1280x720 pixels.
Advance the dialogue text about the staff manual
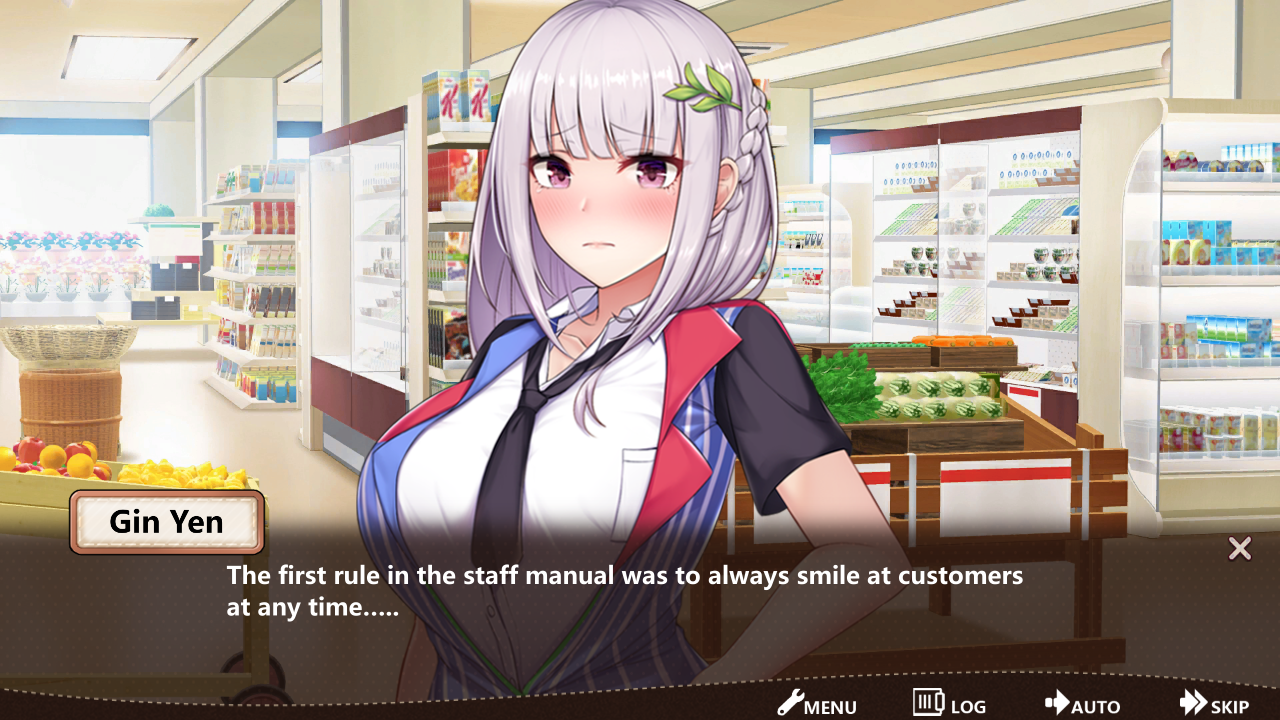click(x=624, y=591)
